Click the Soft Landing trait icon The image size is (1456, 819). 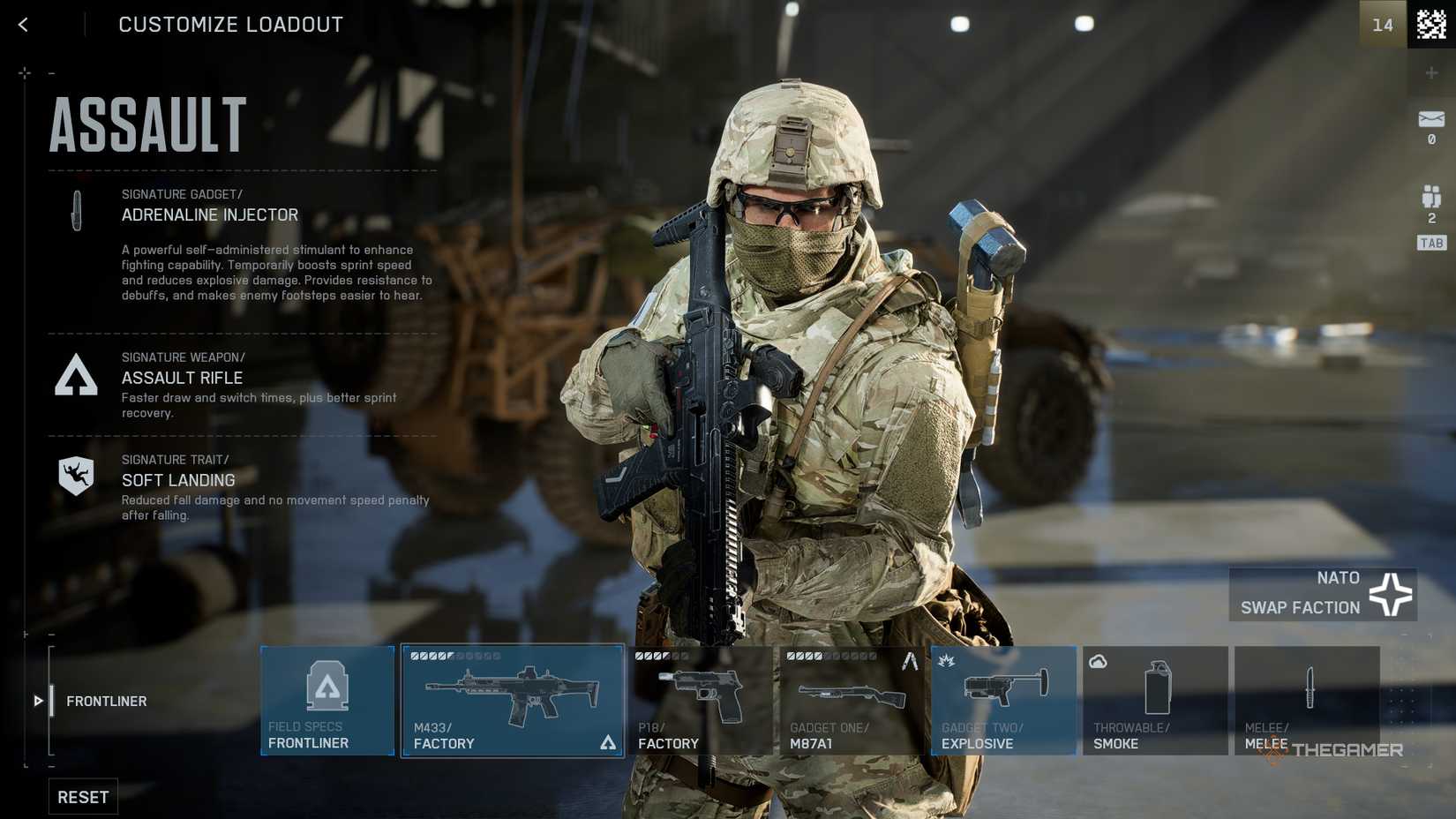(x=76, y=475)
